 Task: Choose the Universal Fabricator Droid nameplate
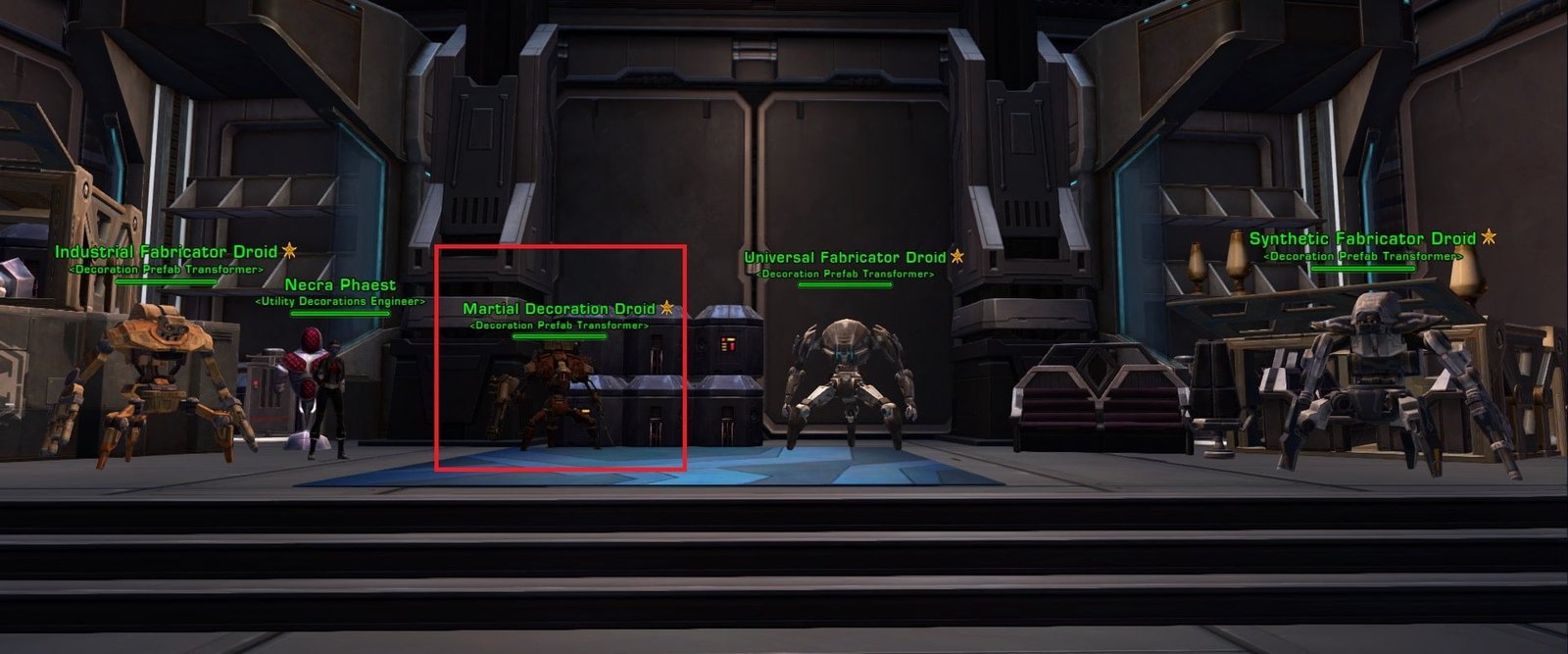844,258
